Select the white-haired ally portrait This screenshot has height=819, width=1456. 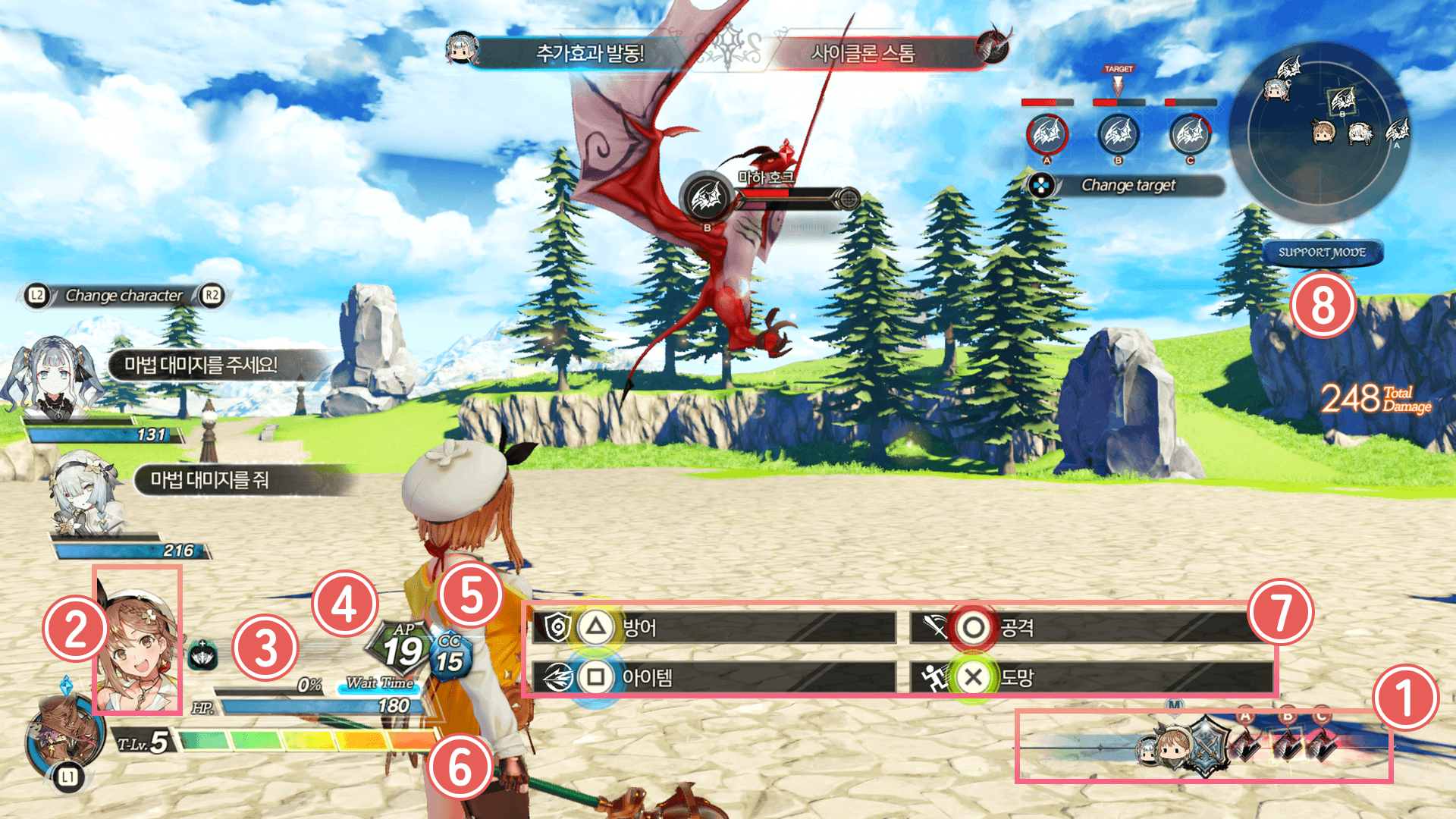coord(85,493)
